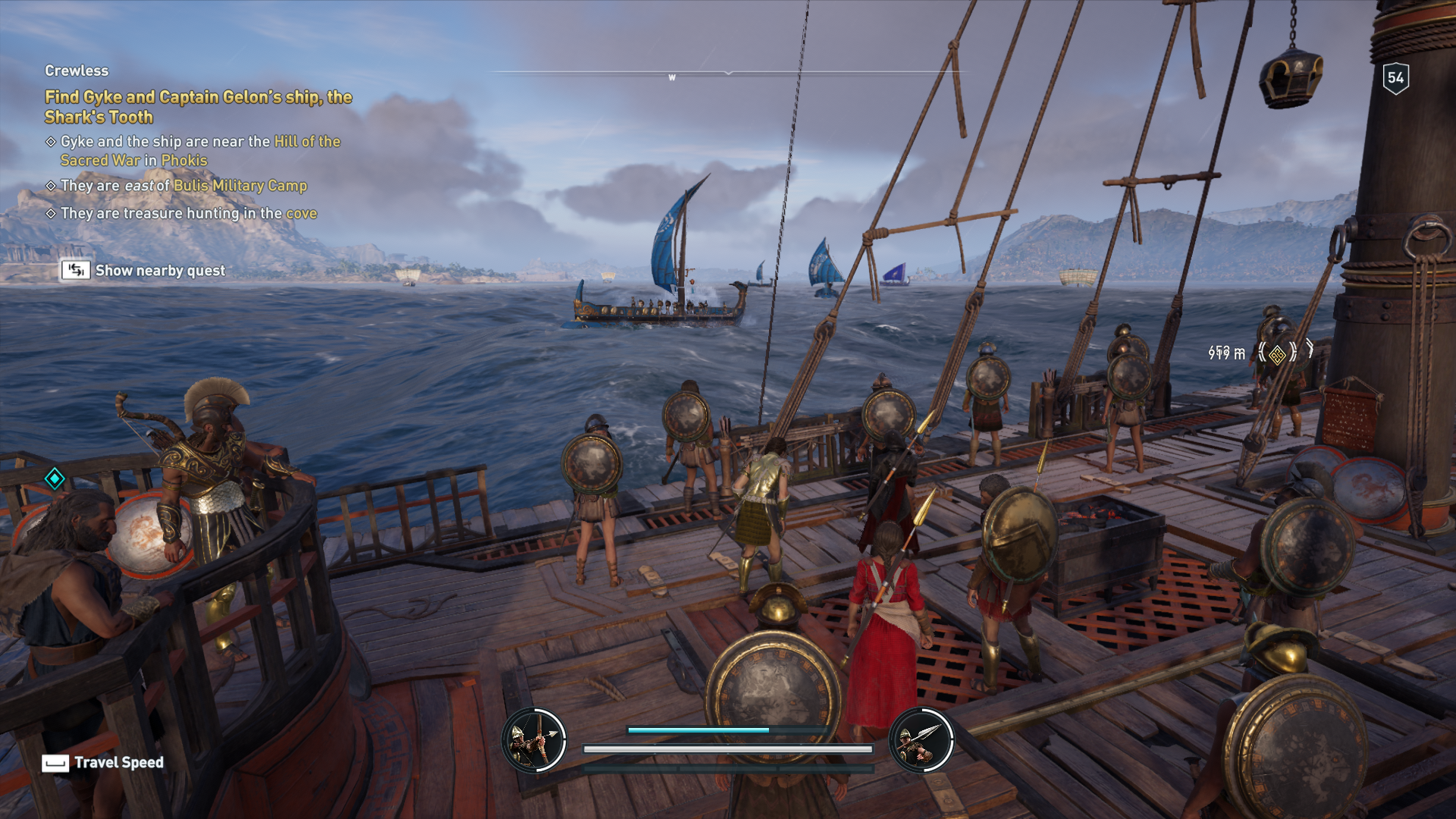Image resolution: width=1456 pixels, height=819 pixels.
Task: Select the teal diamond crew marker
Action: (x=55, y=479)
